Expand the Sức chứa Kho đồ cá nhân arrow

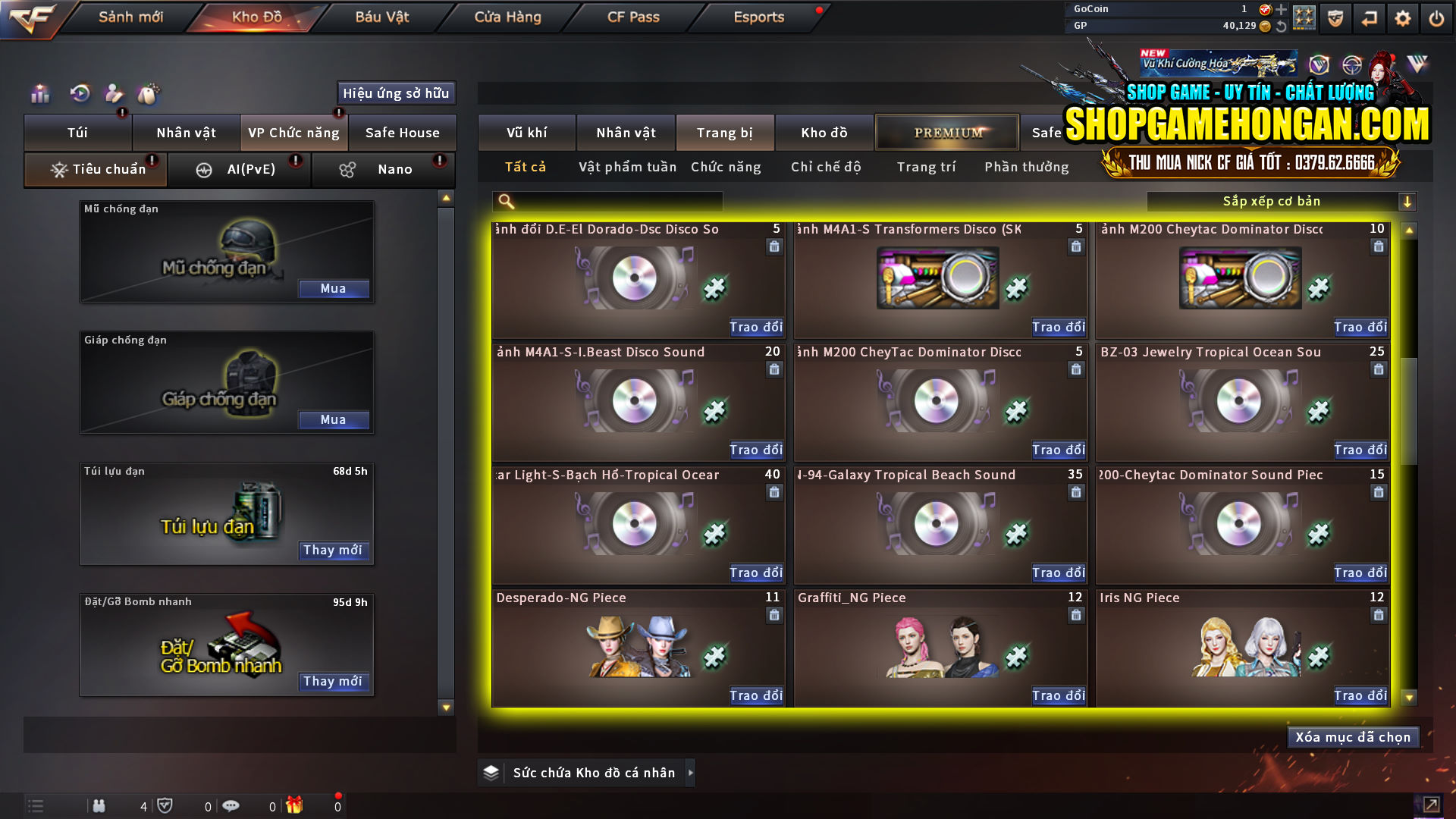pos(691,773)
